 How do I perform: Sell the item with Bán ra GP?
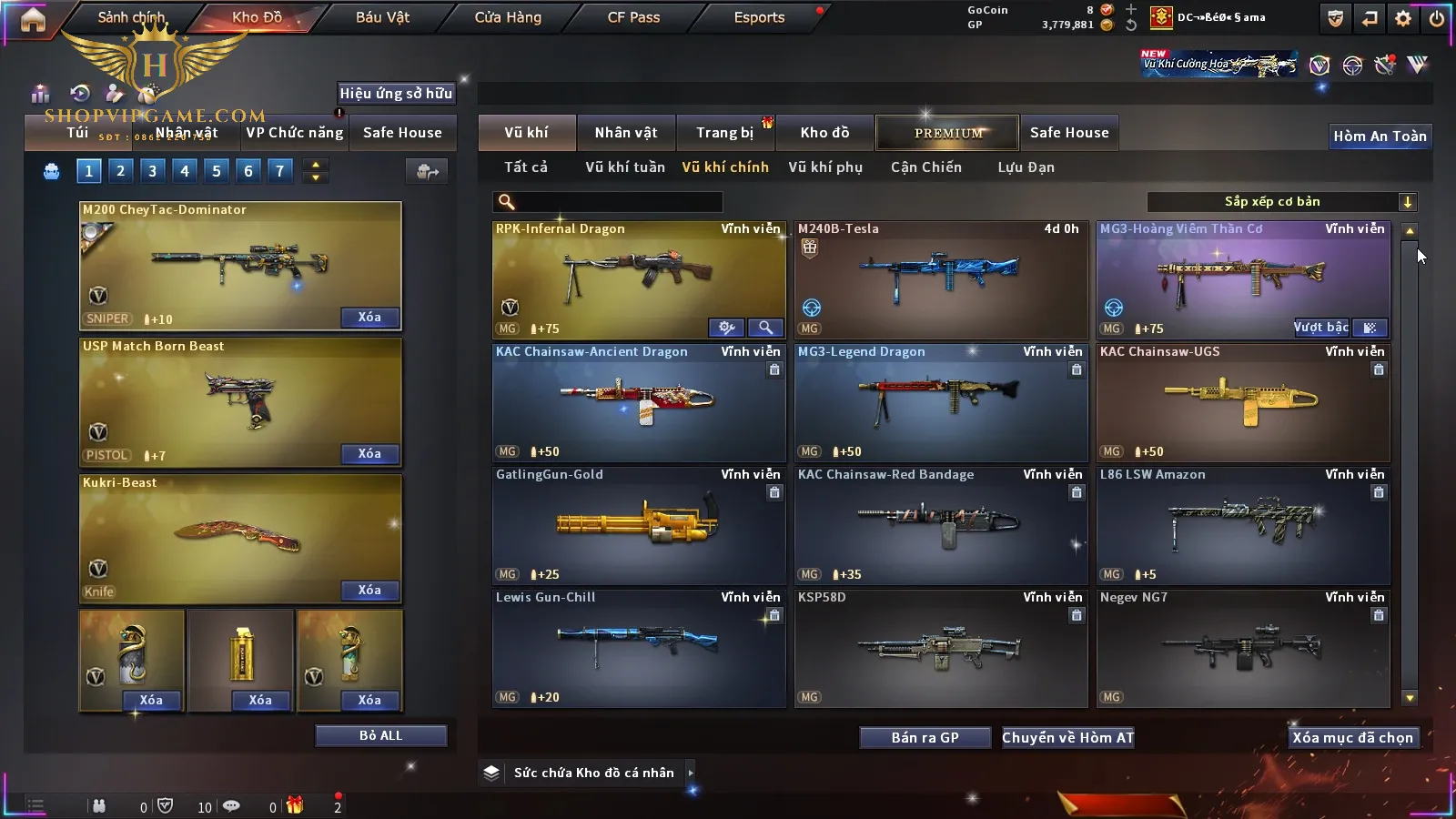tap(925, 738)
